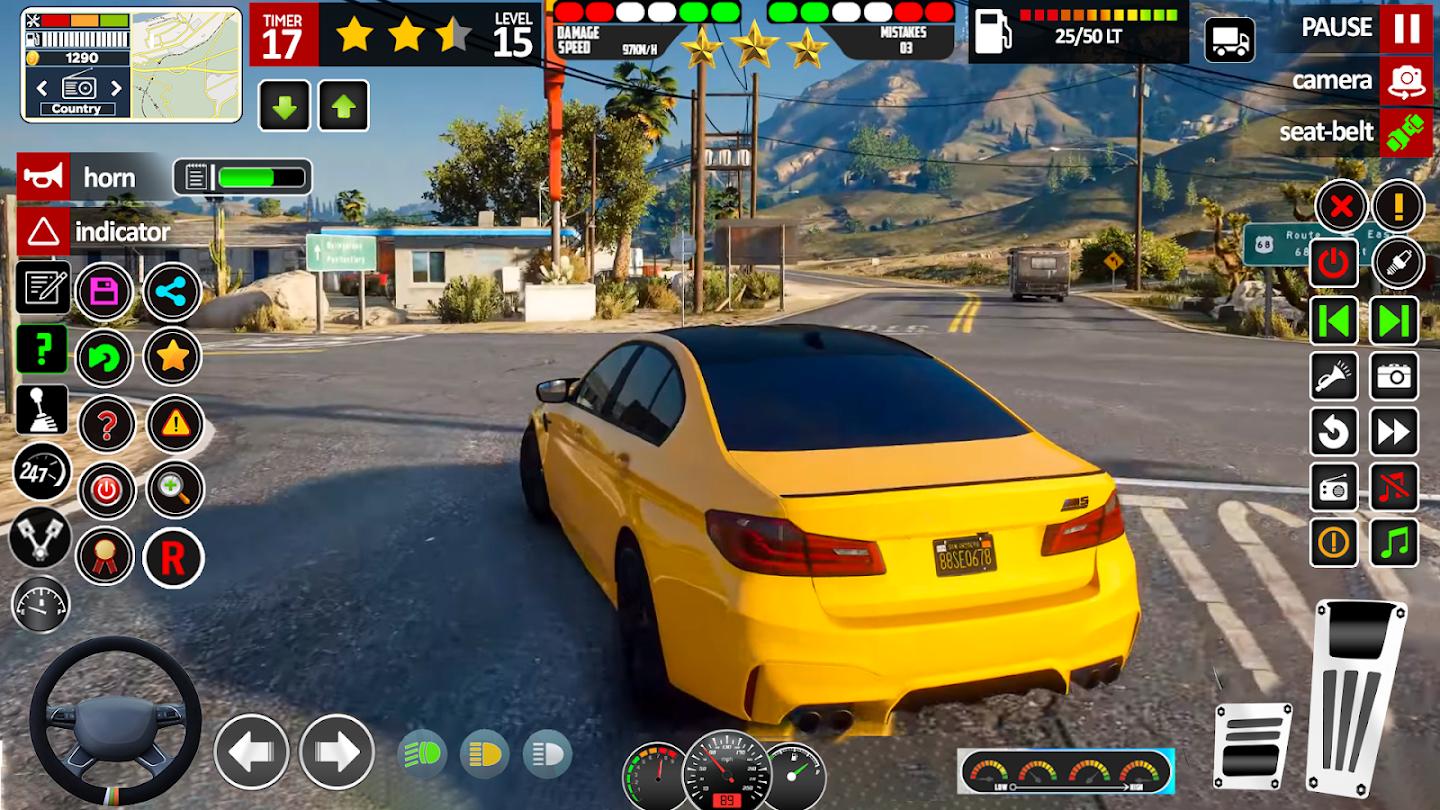Click the green up arrow button

point(344,106)
